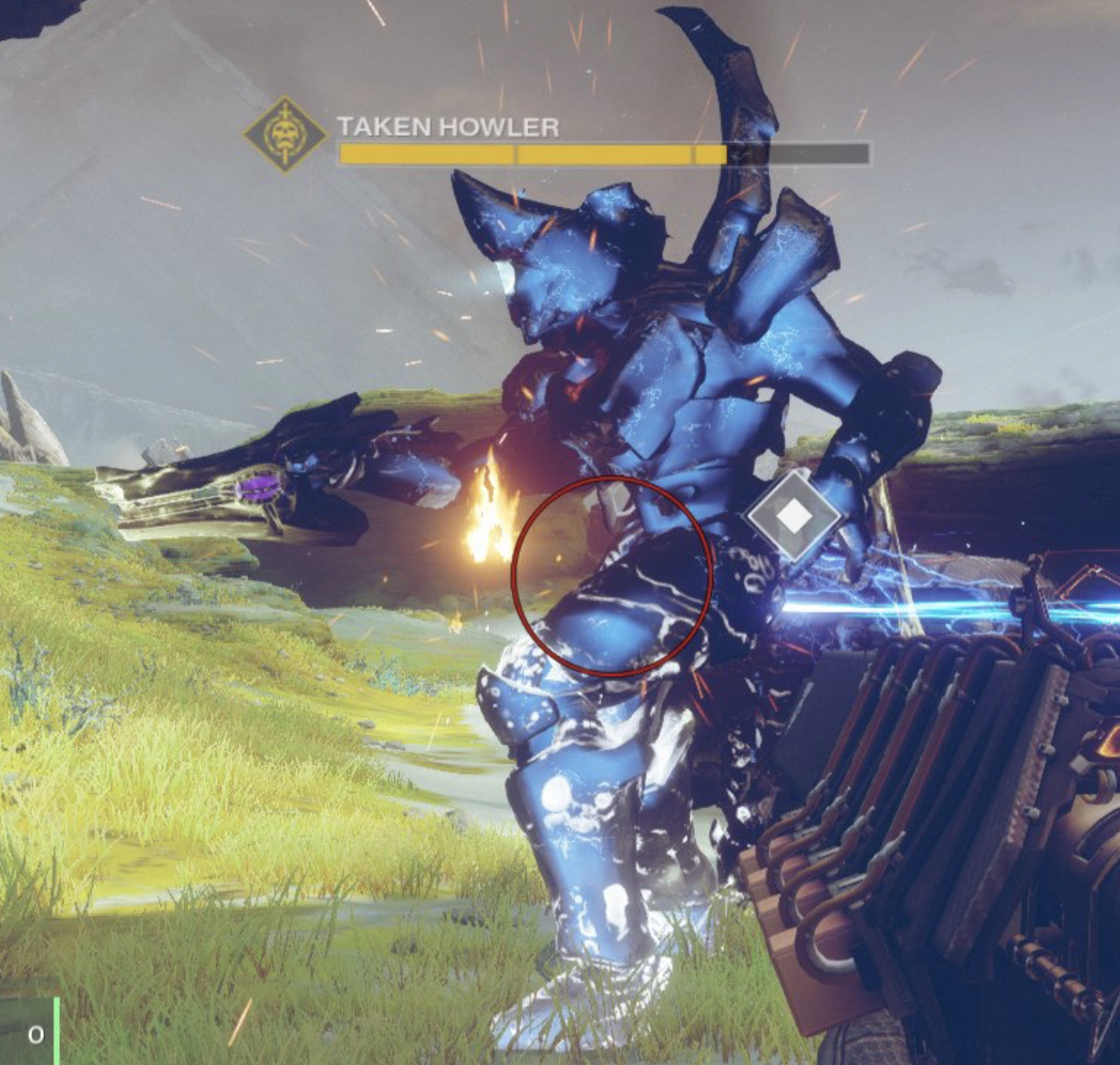Screen dimensions: 1120x1065
Task: Click the yellow skull emblem beside Taken Howler
Action: click(x=285, y=135)
